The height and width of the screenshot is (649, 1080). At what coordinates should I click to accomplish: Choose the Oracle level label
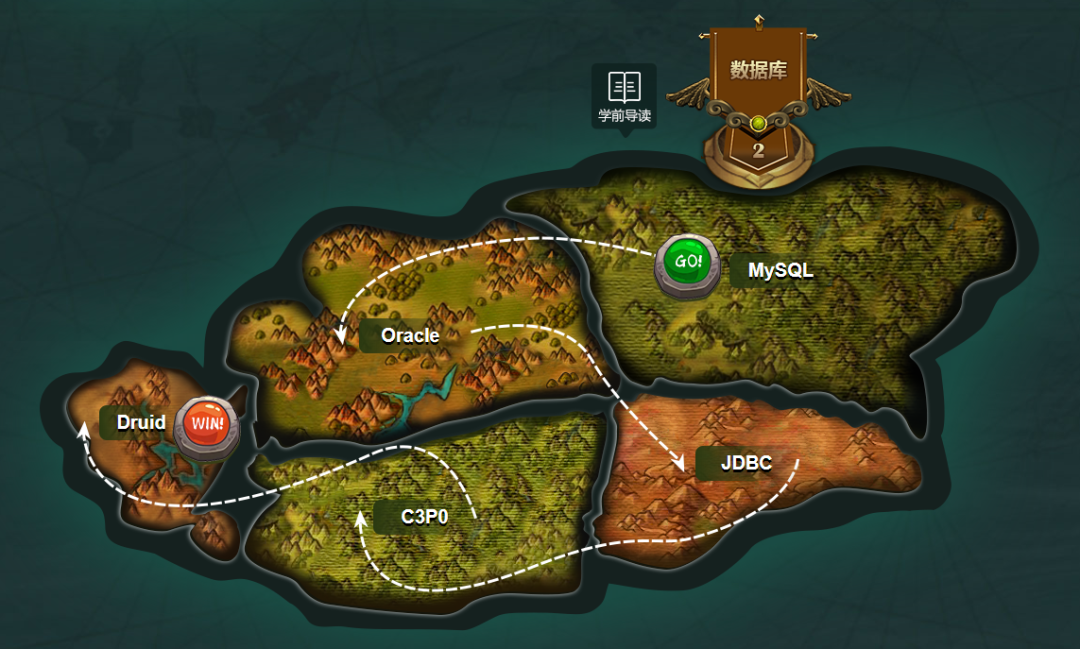pos(410,336)
